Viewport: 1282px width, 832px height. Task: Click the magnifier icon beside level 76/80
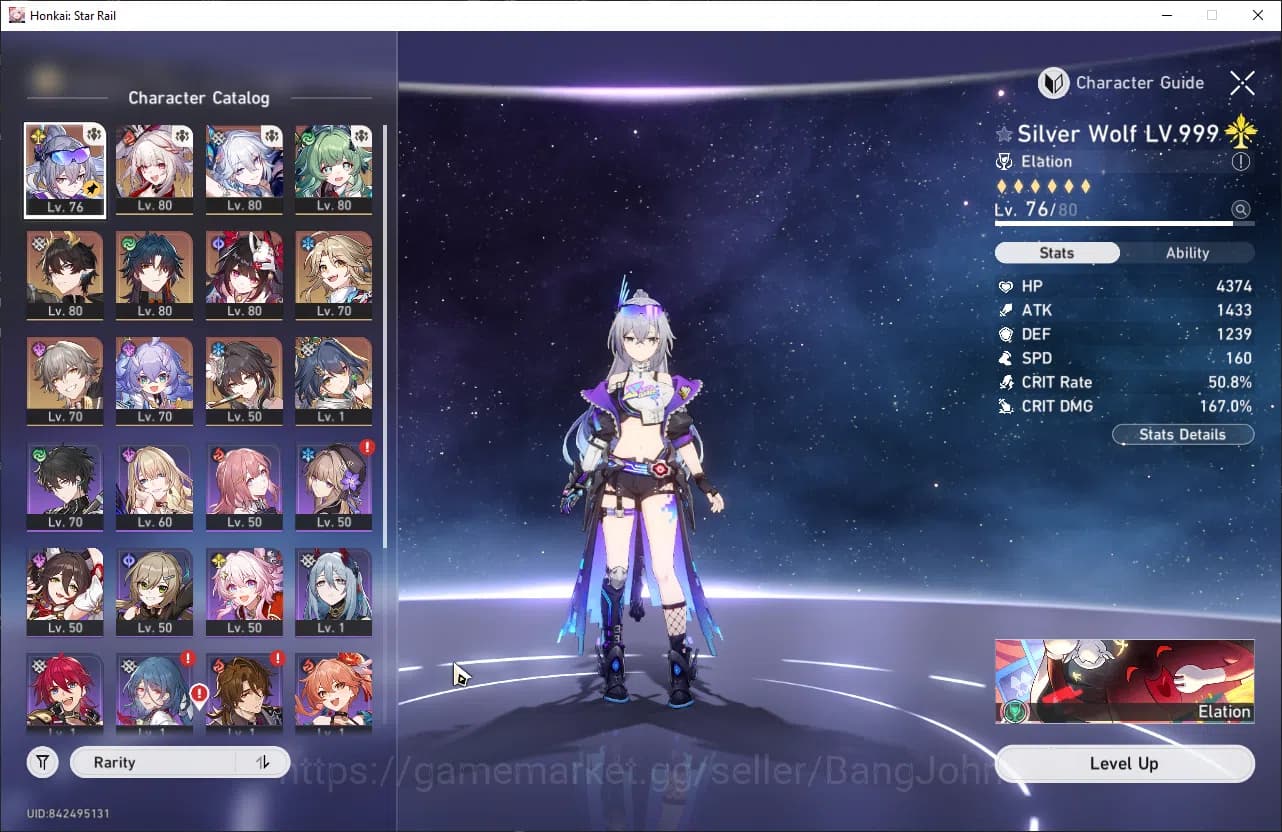coord(1241,209)
